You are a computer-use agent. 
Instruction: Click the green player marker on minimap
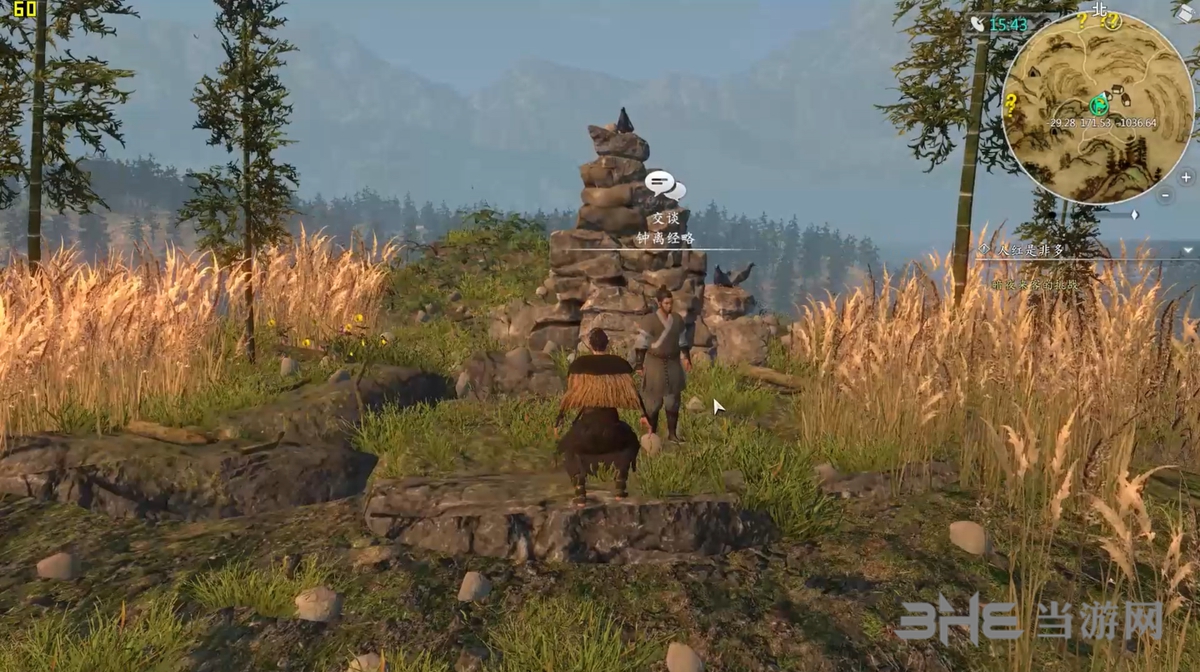click(x=1098, y=103)
